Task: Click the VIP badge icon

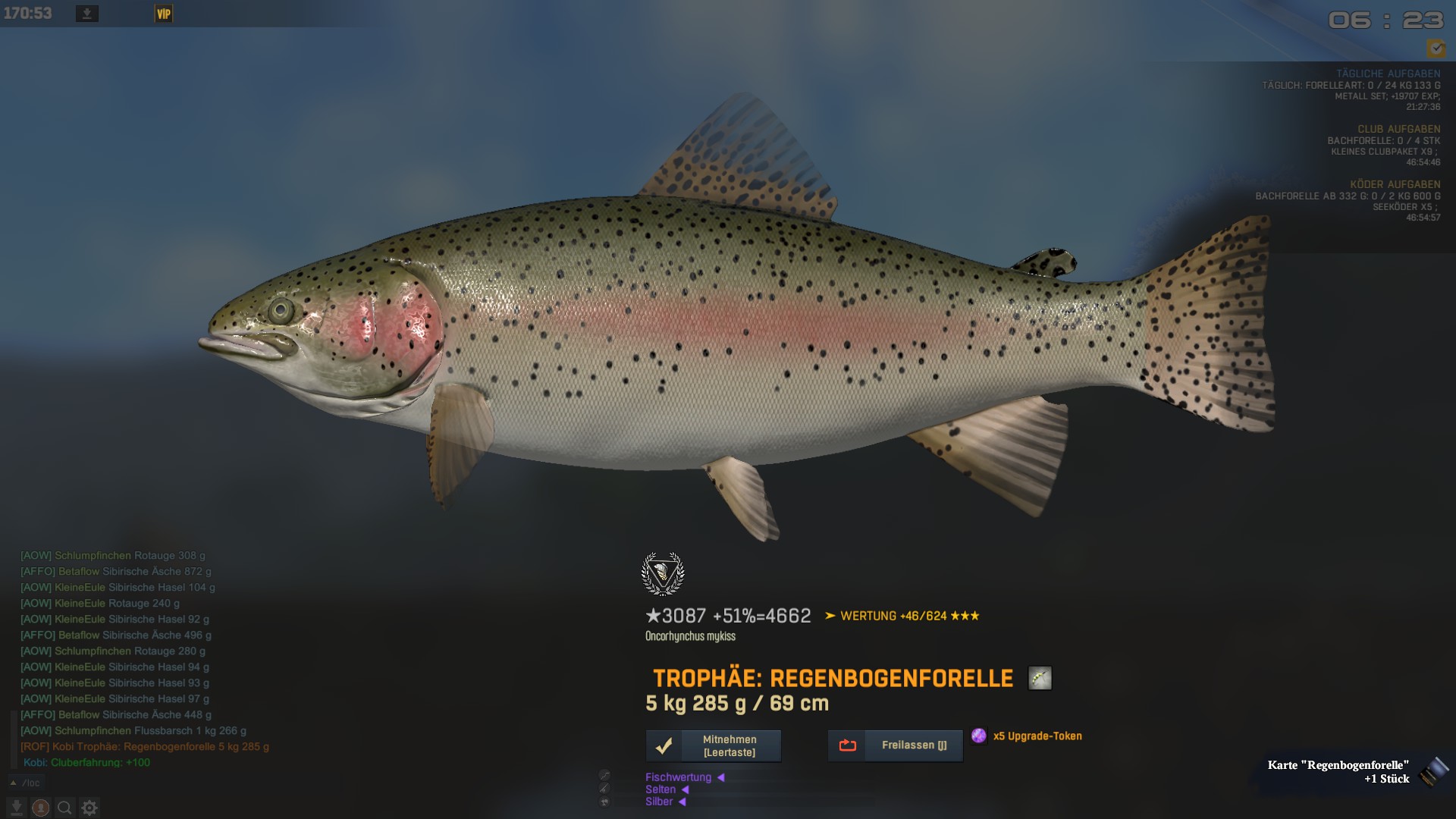Action: pyautogui.click(x=164, y=14)
